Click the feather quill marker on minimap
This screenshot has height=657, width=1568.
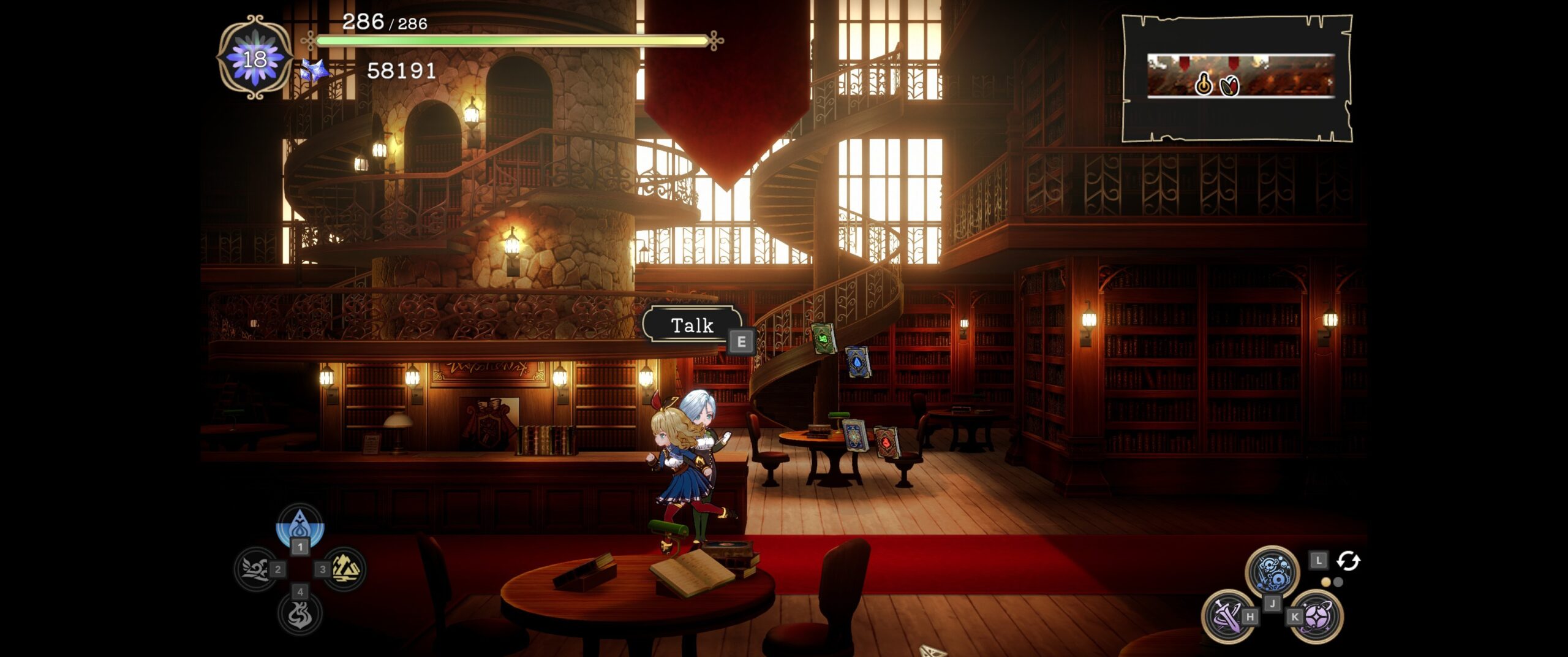pyautogui.click(x=1229, y=86)
